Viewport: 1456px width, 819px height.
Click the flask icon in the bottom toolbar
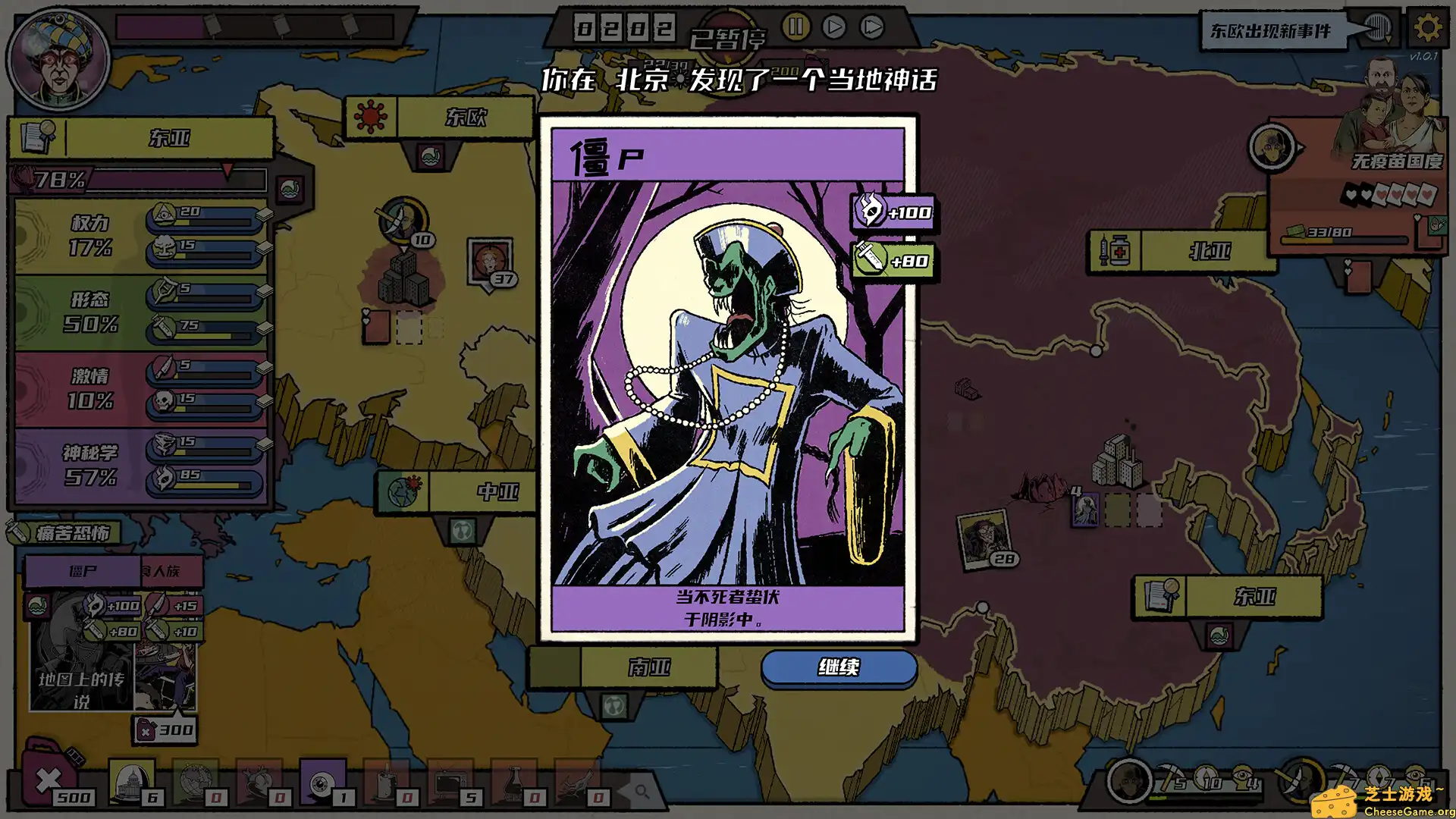coord(513,783)
